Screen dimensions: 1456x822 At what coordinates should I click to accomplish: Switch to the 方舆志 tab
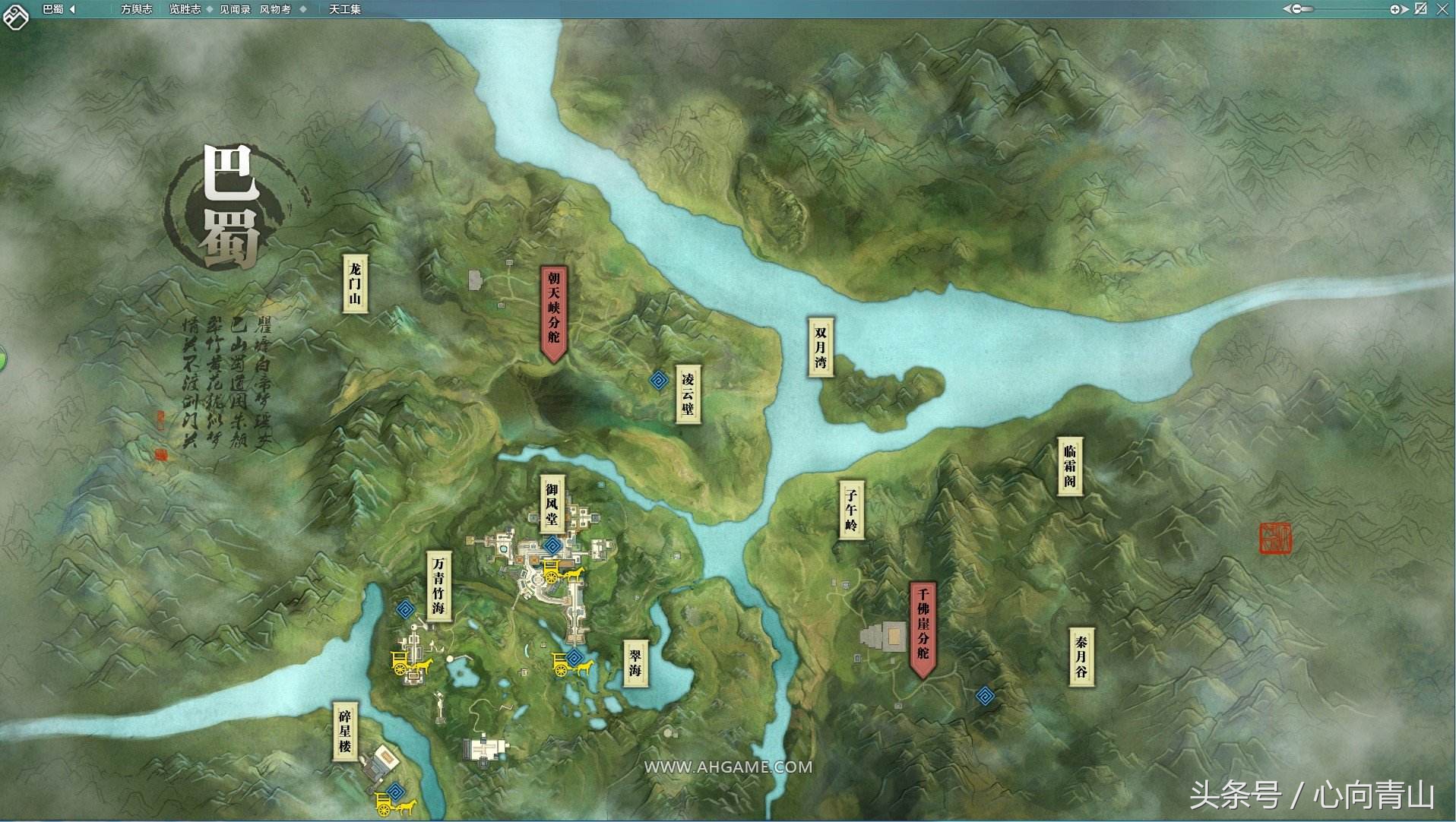(136, 9)
